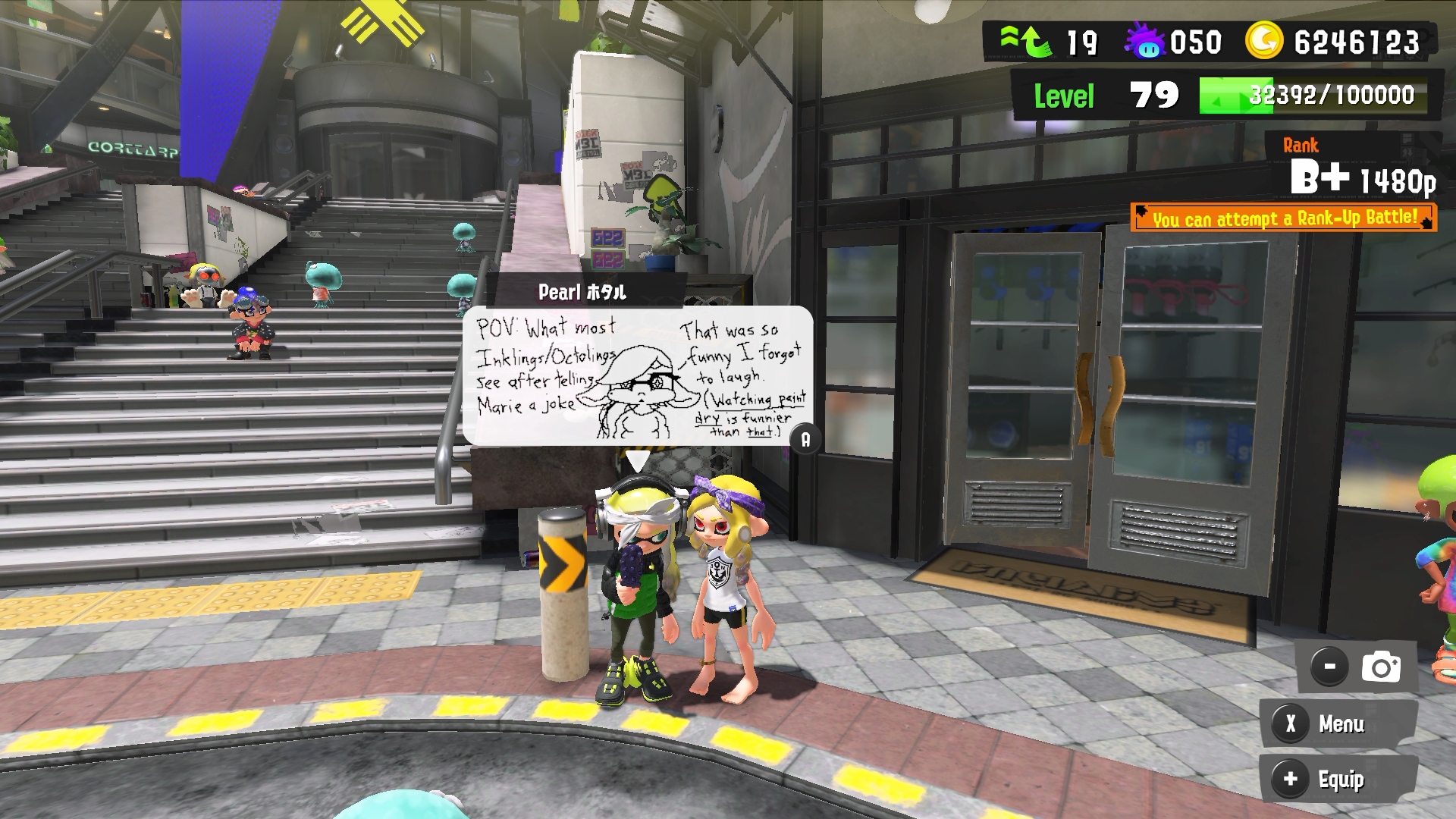Open the Menu button
1456x819 pixels.
[1338, 724]
